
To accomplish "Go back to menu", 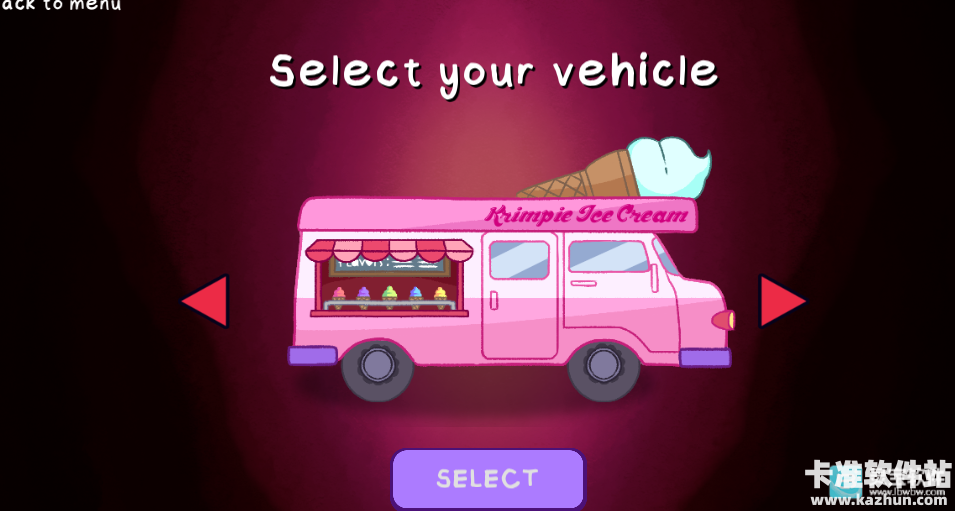I will 61,6.
